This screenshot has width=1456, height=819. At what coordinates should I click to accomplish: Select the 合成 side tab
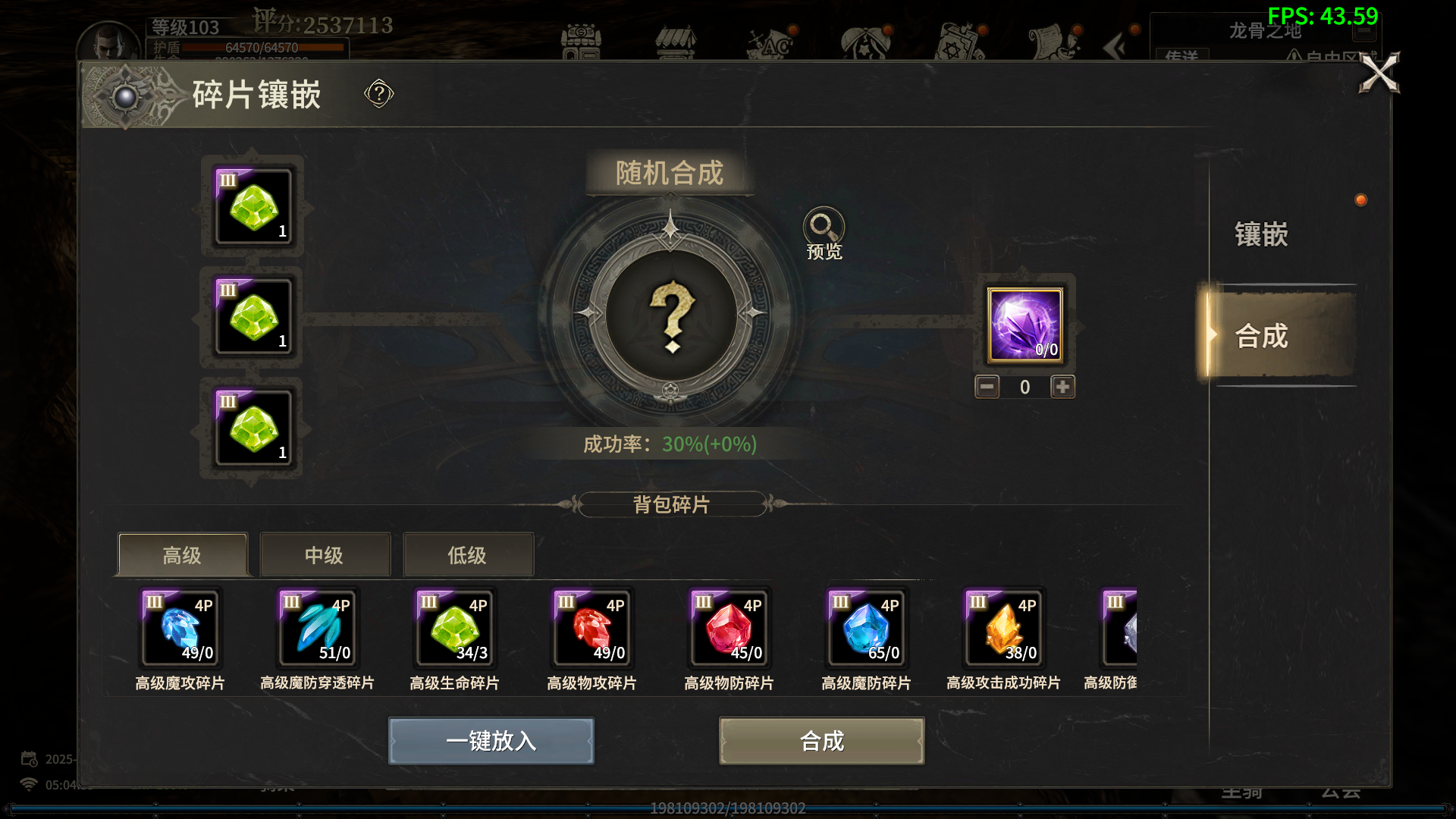1261,336
